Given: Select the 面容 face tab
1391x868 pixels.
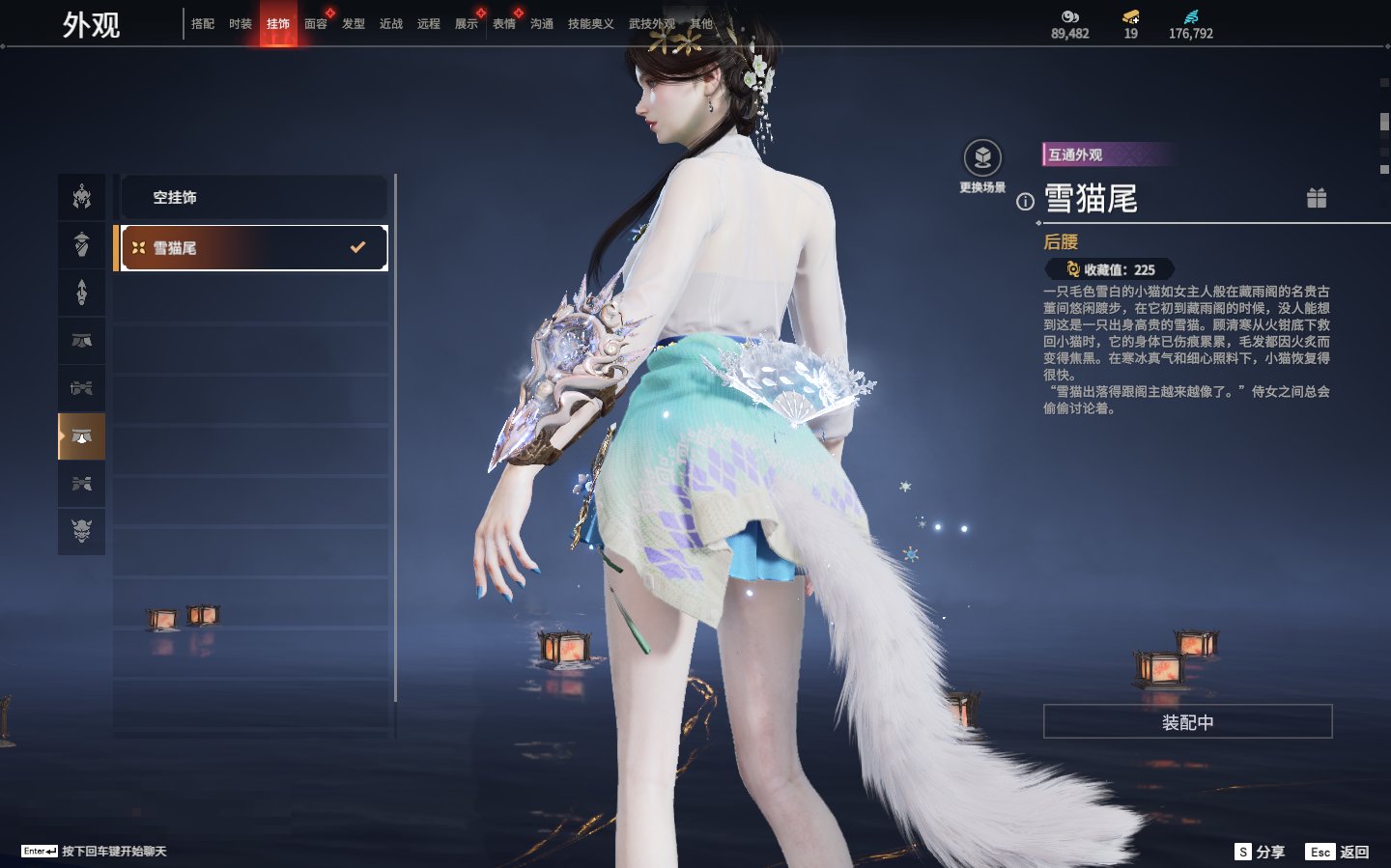Looking at the screenshot, I should click(316, 24).
